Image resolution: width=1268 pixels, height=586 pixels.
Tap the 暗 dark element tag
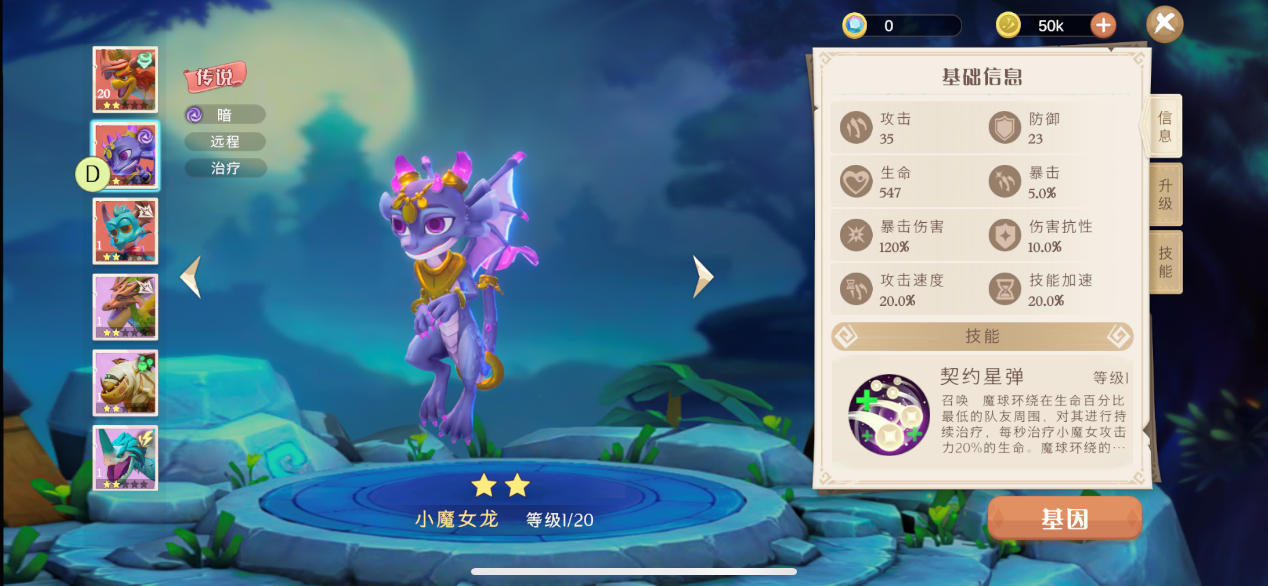[x=225, y=115]
